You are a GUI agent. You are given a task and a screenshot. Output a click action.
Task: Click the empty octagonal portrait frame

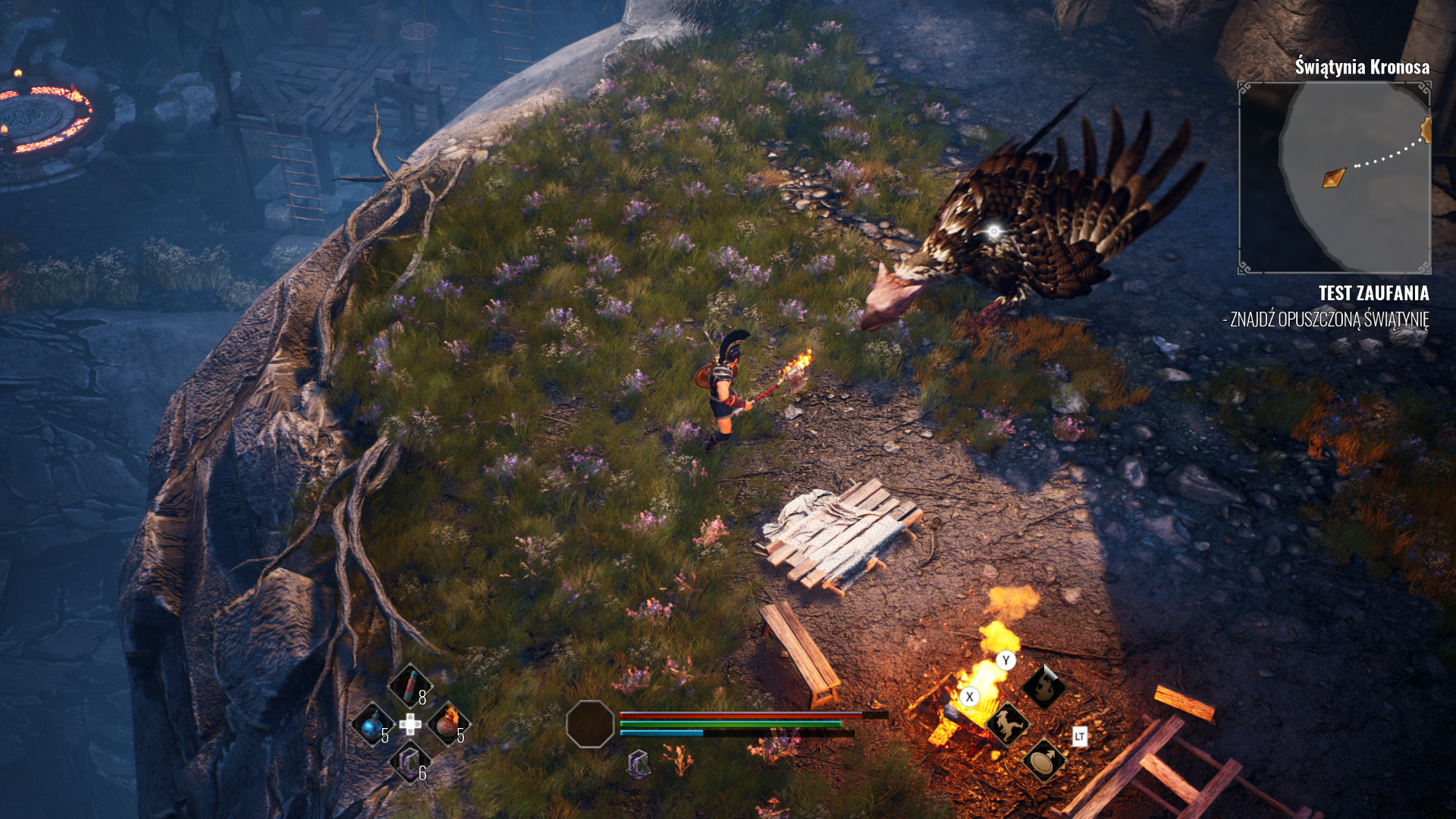coord(590,724)
